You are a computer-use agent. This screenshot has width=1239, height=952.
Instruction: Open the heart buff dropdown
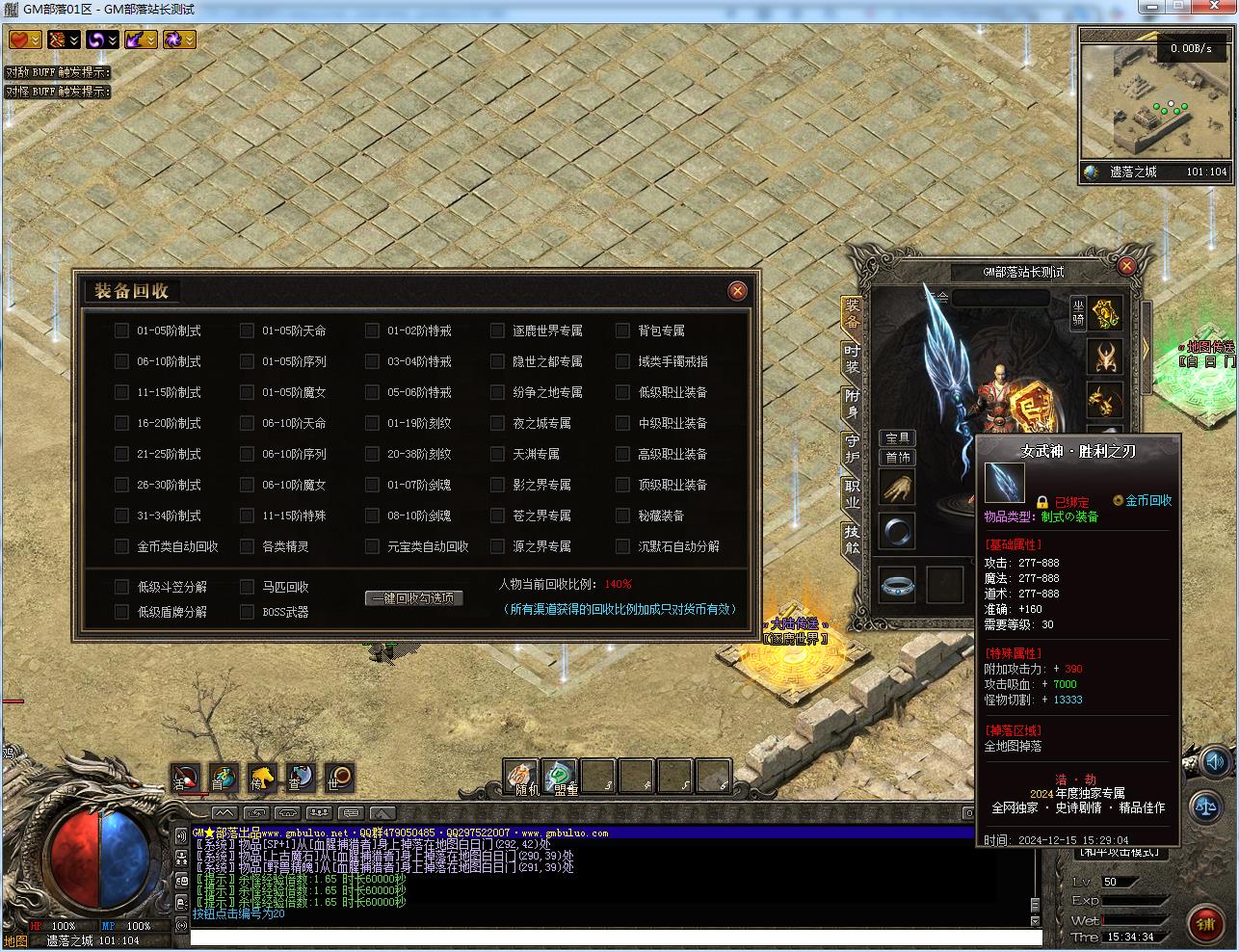25,40
